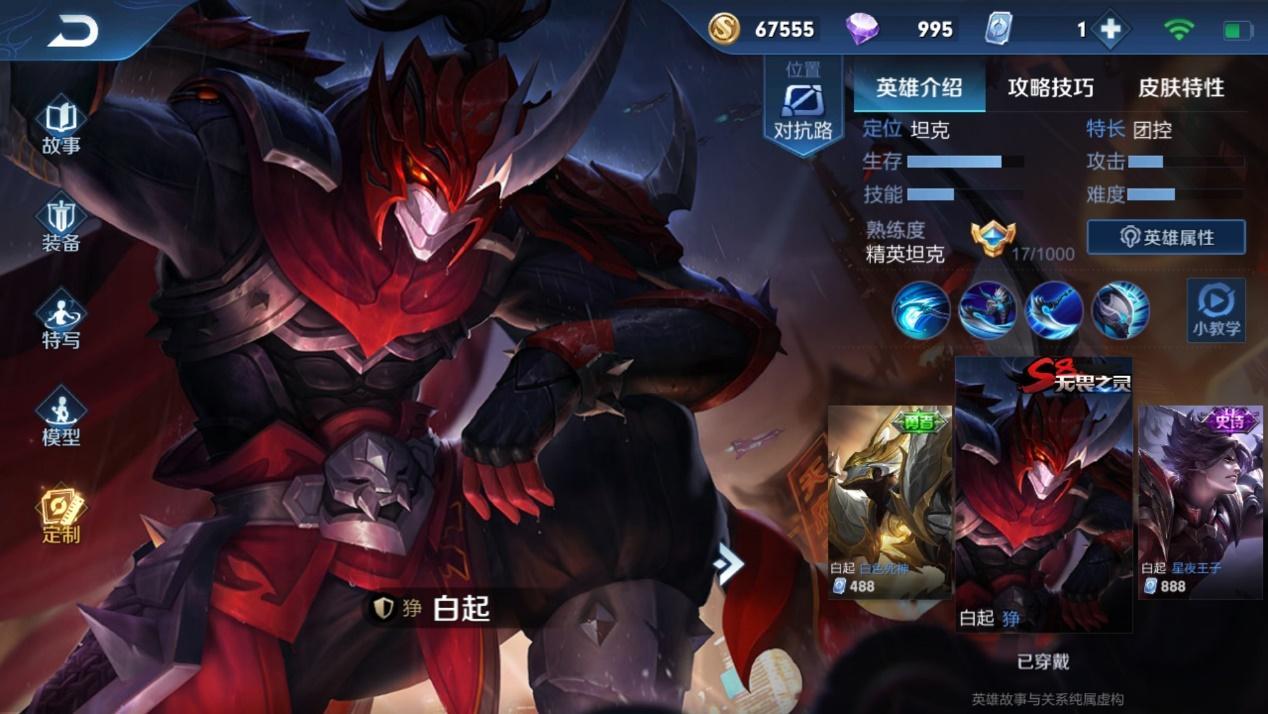Go back using the return arrow

pos(72,31)
